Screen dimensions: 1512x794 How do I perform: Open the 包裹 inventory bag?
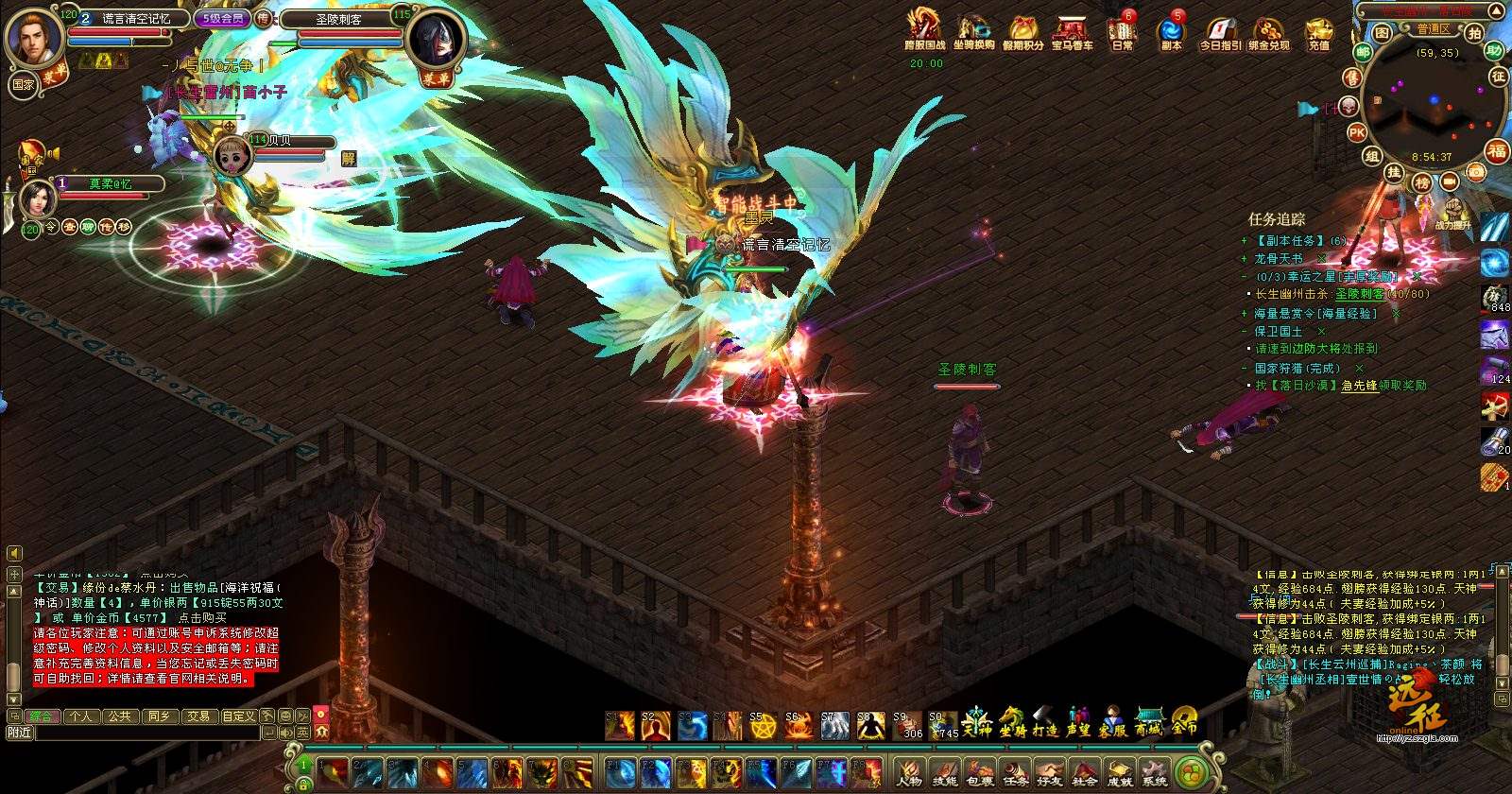tap(981, 773)
